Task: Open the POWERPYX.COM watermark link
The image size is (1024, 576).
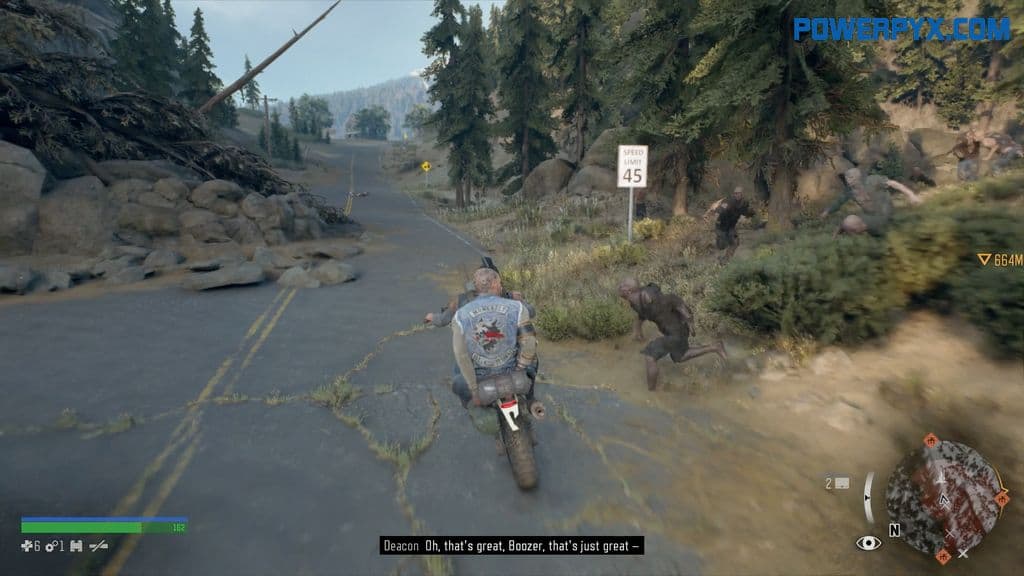Action: point(901,28)
